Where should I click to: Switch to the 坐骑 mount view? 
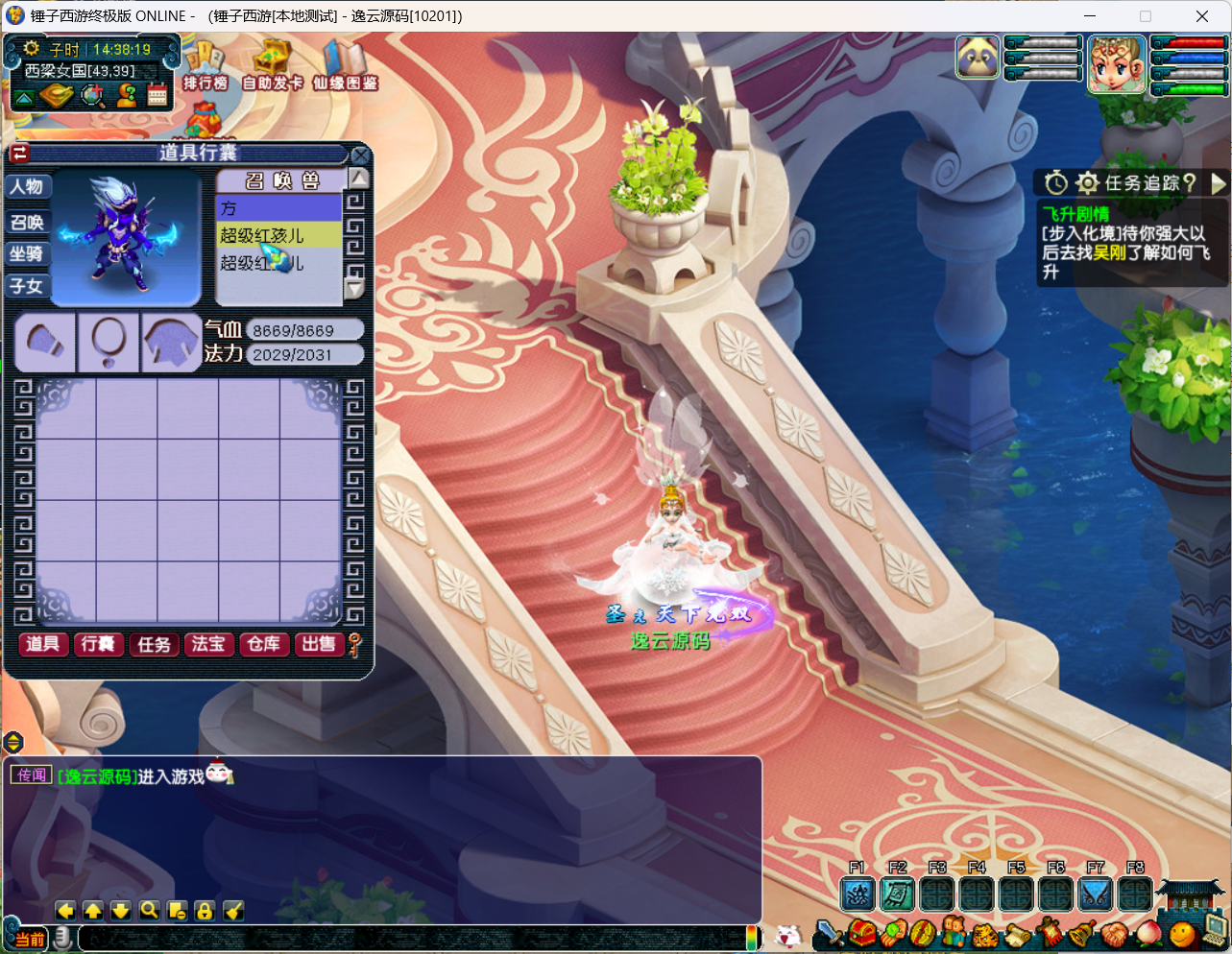(x=27, y=254)
